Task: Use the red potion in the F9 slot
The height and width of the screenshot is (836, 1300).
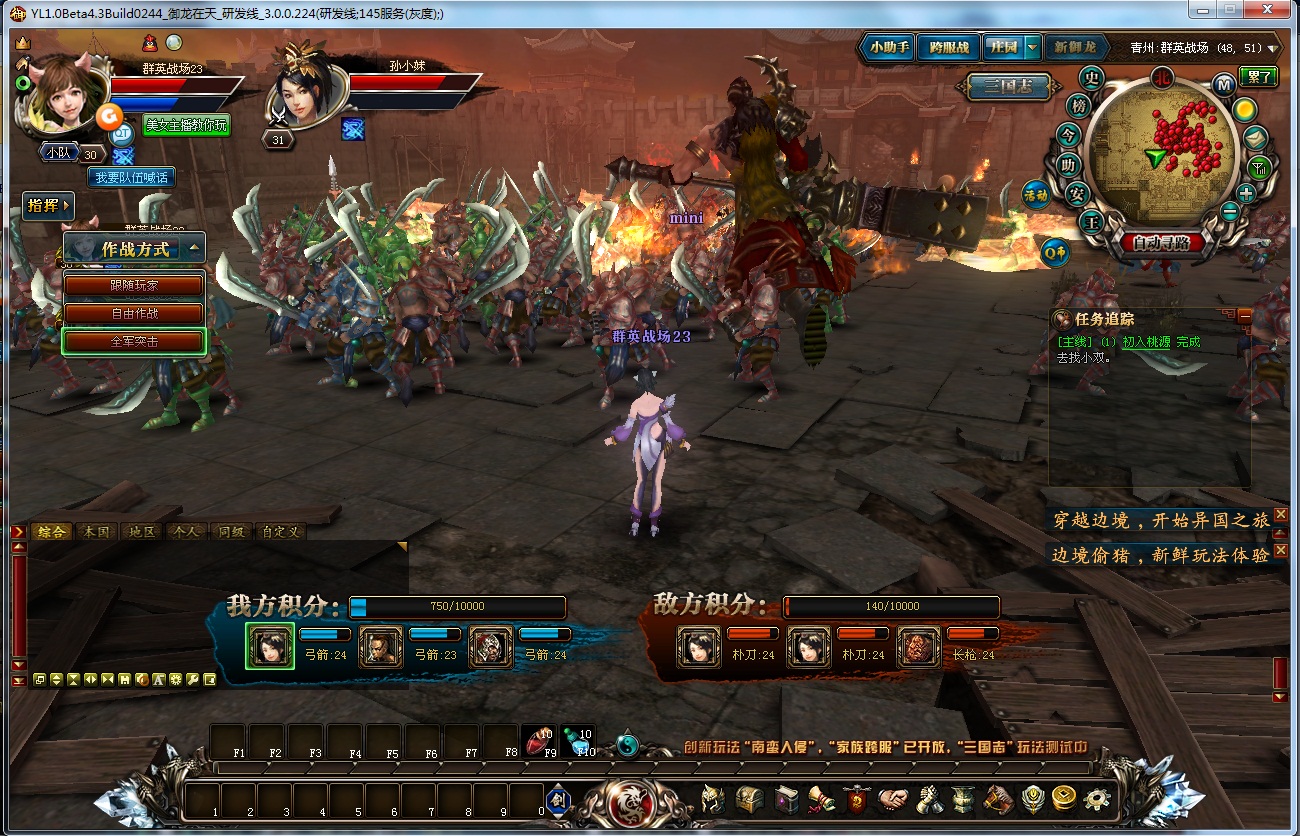Action: [541, 741]
